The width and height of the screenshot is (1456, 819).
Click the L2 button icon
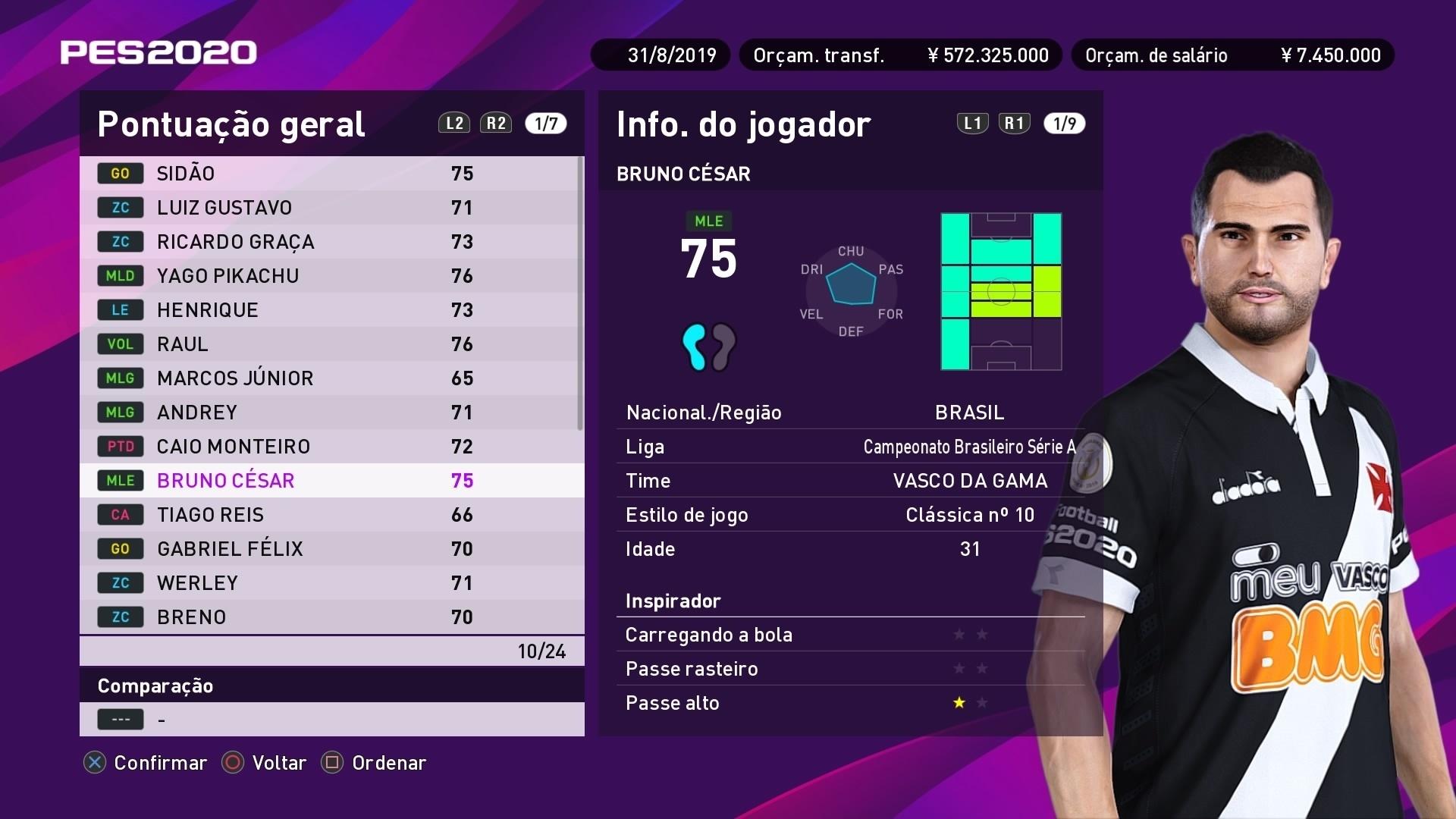[x=453, y=123]
